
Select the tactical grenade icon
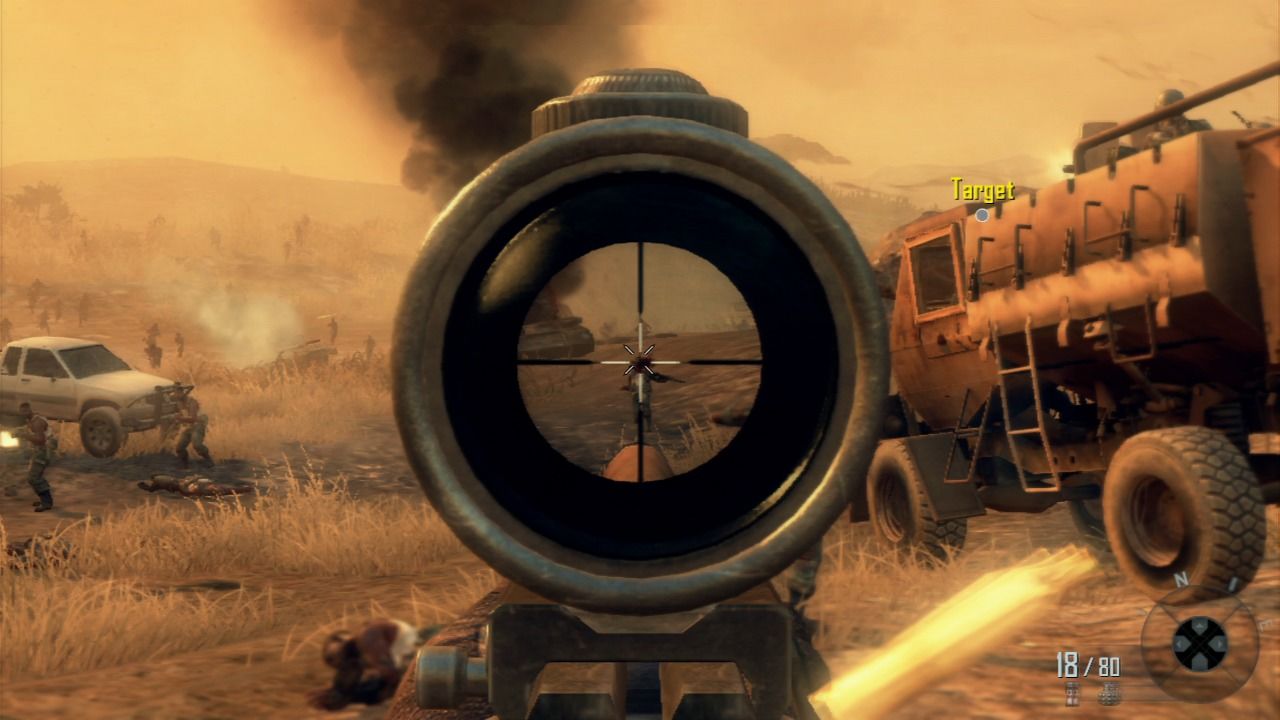point(1072,694)
